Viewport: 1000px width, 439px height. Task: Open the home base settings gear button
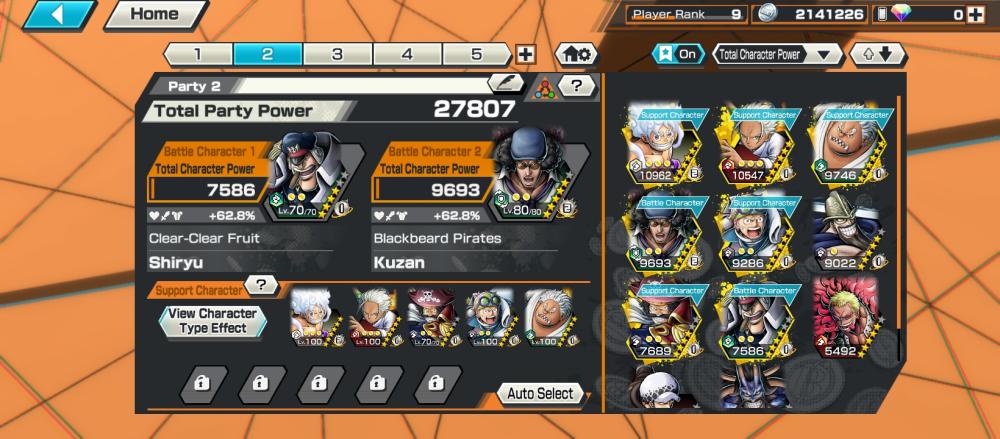tap(577, 54)
